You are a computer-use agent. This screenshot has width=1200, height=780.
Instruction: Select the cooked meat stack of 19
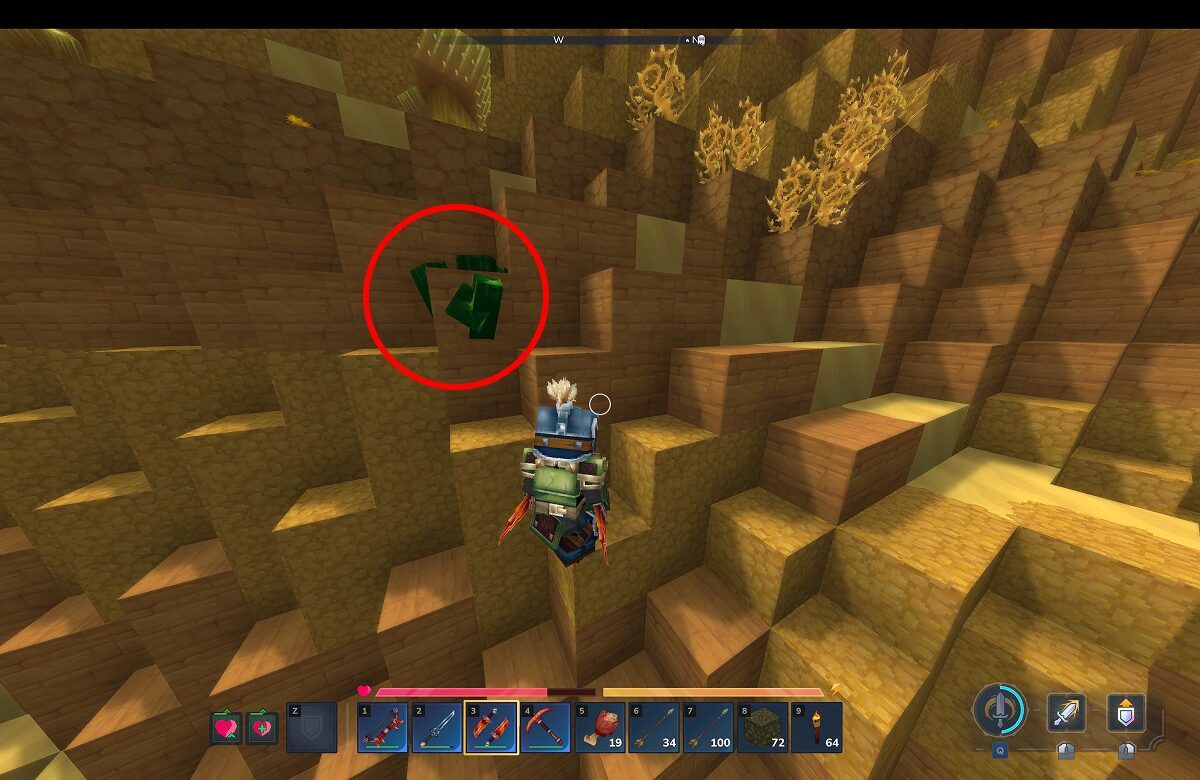599,728
